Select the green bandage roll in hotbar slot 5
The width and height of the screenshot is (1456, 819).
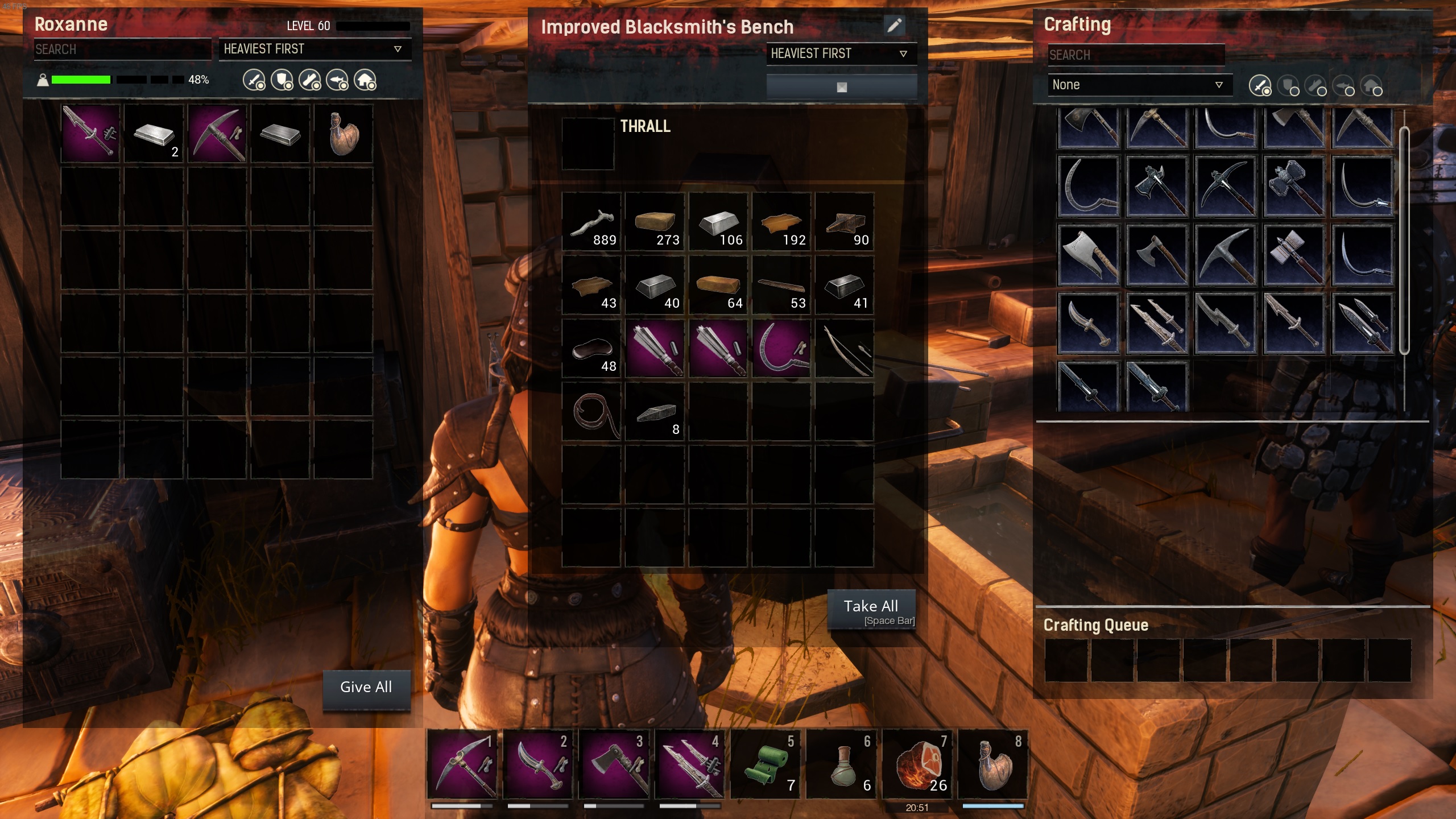766,765
